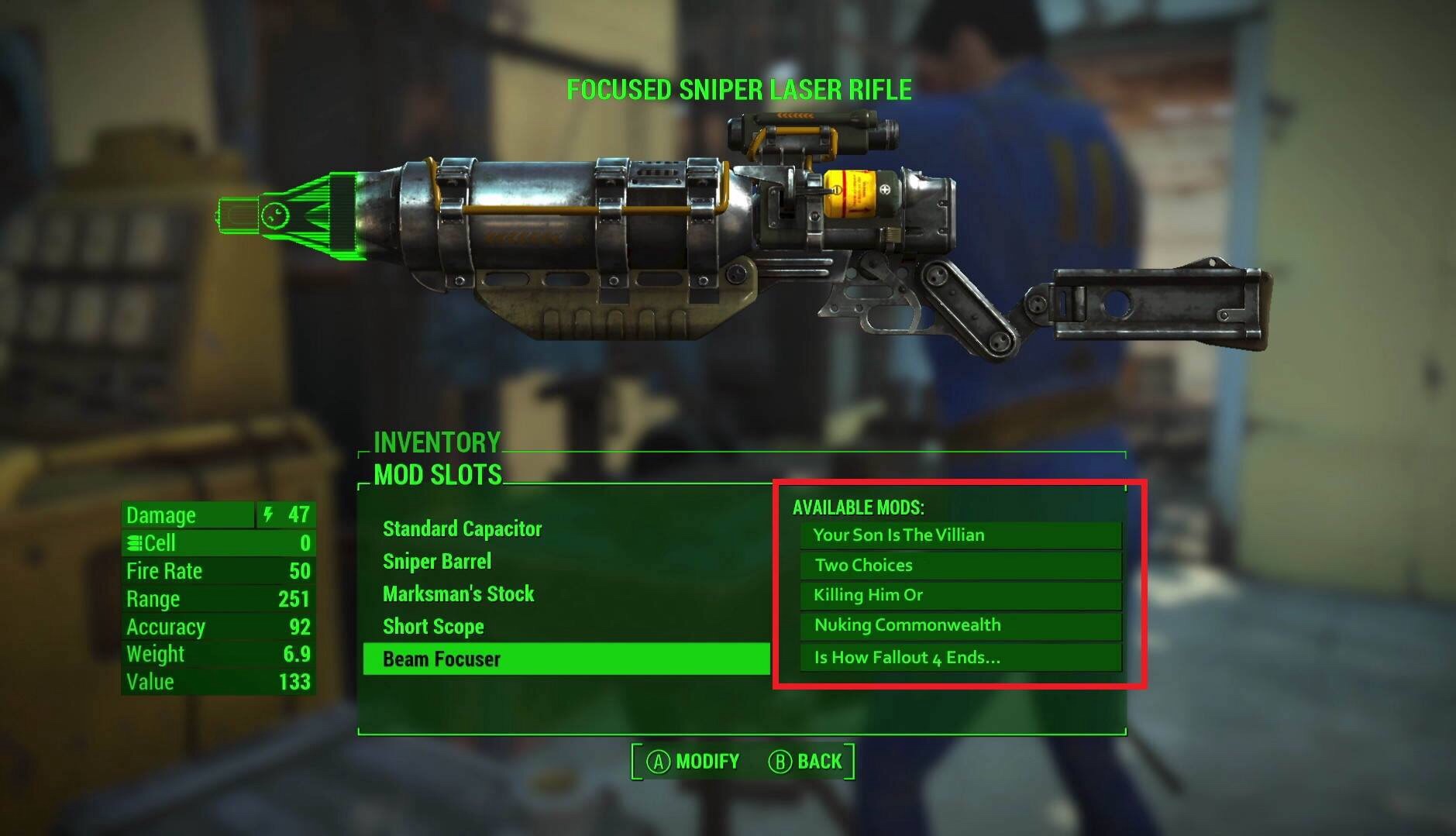The width and height of the screenshot is (1456, 836).
Task: Pick the Short Scope mod slot
Action: tap(433, 627)
